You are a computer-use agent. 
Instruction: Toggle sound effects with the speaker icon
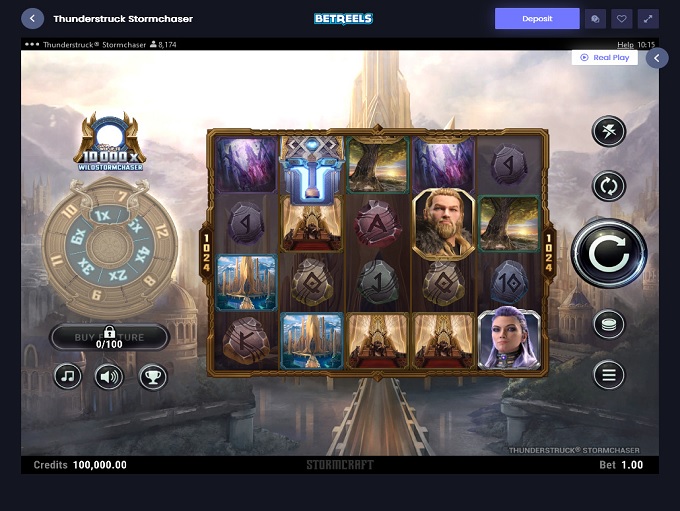click(109, 376)
